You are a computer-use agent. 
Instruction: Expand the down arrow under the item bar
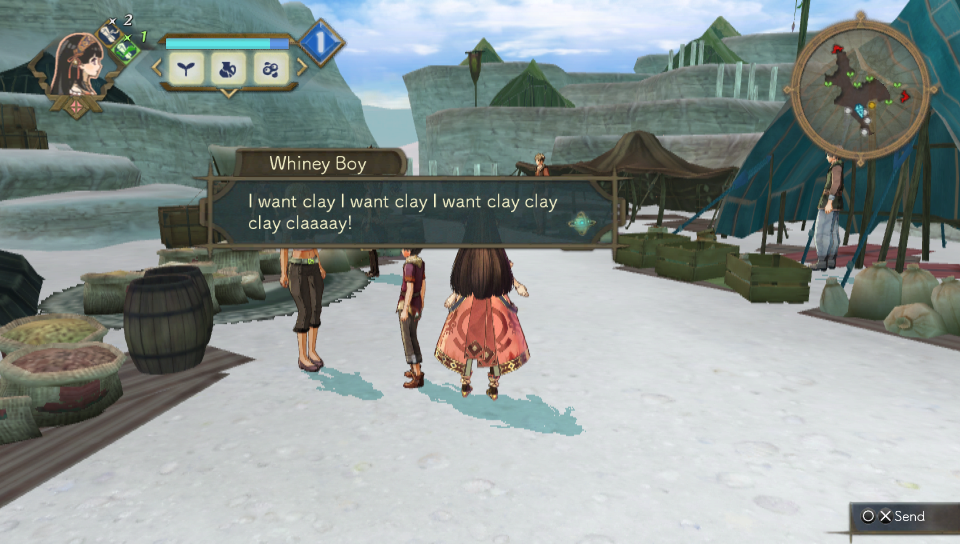(x=228, y=94)
